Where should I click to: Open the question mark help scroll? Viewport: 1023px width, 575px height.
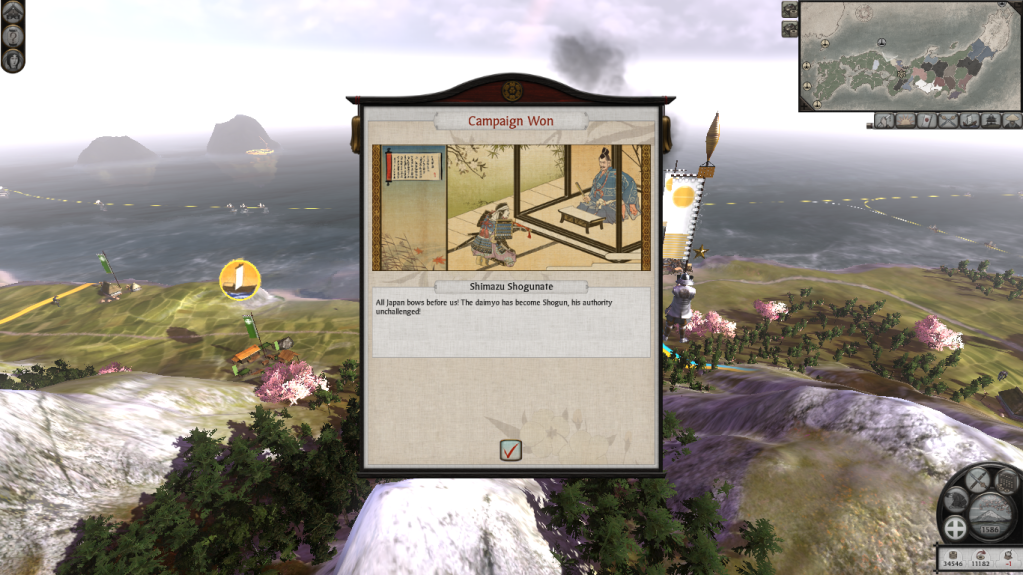pyautogui.click(x=12, y=35)
